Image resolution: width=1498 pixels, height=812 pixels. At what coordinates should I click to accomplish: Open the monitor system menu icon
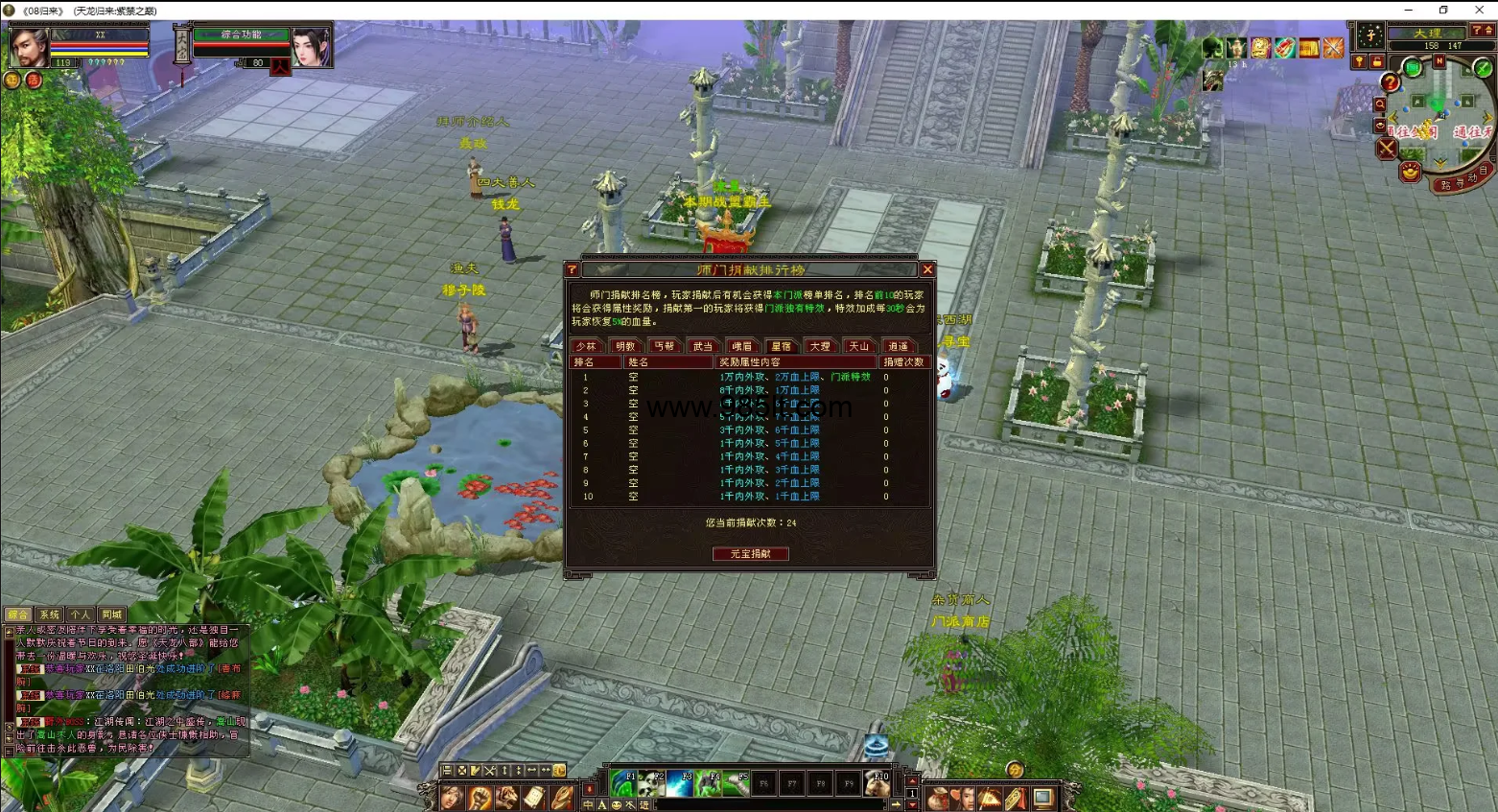pos(1043,797)
